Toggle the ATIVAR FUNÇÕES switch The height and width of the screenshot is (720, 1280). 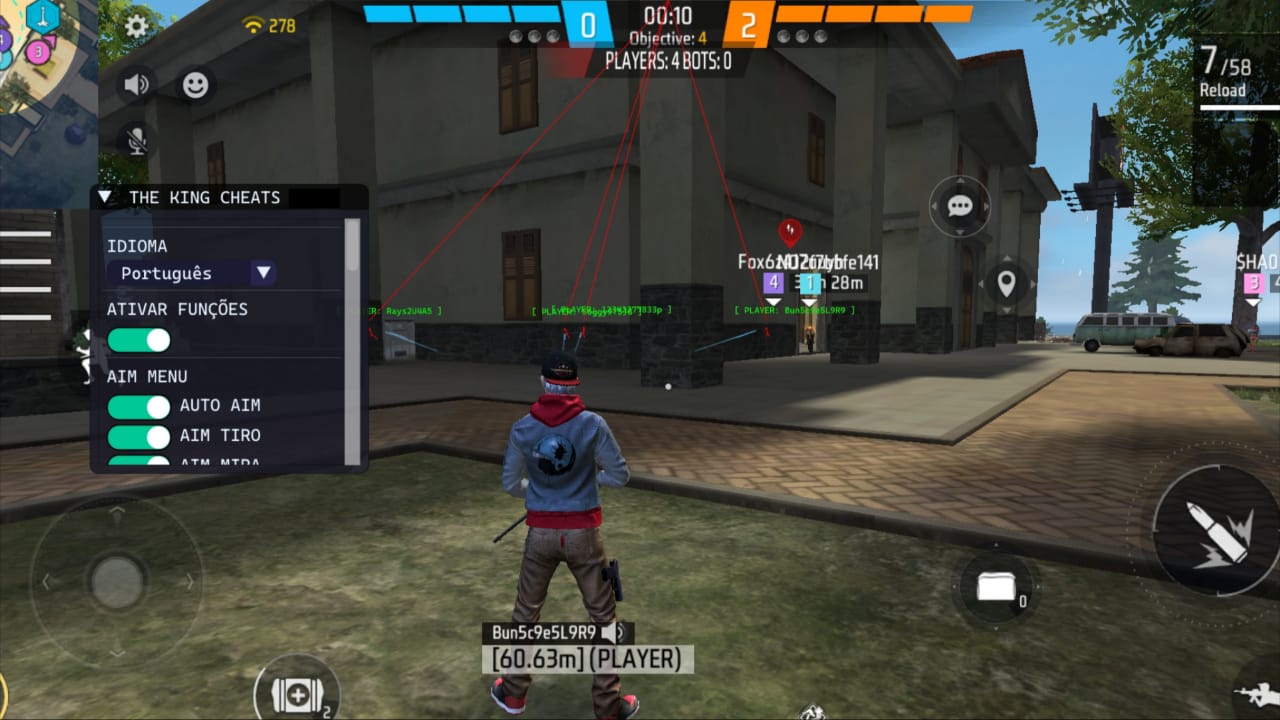coord(139,340)
